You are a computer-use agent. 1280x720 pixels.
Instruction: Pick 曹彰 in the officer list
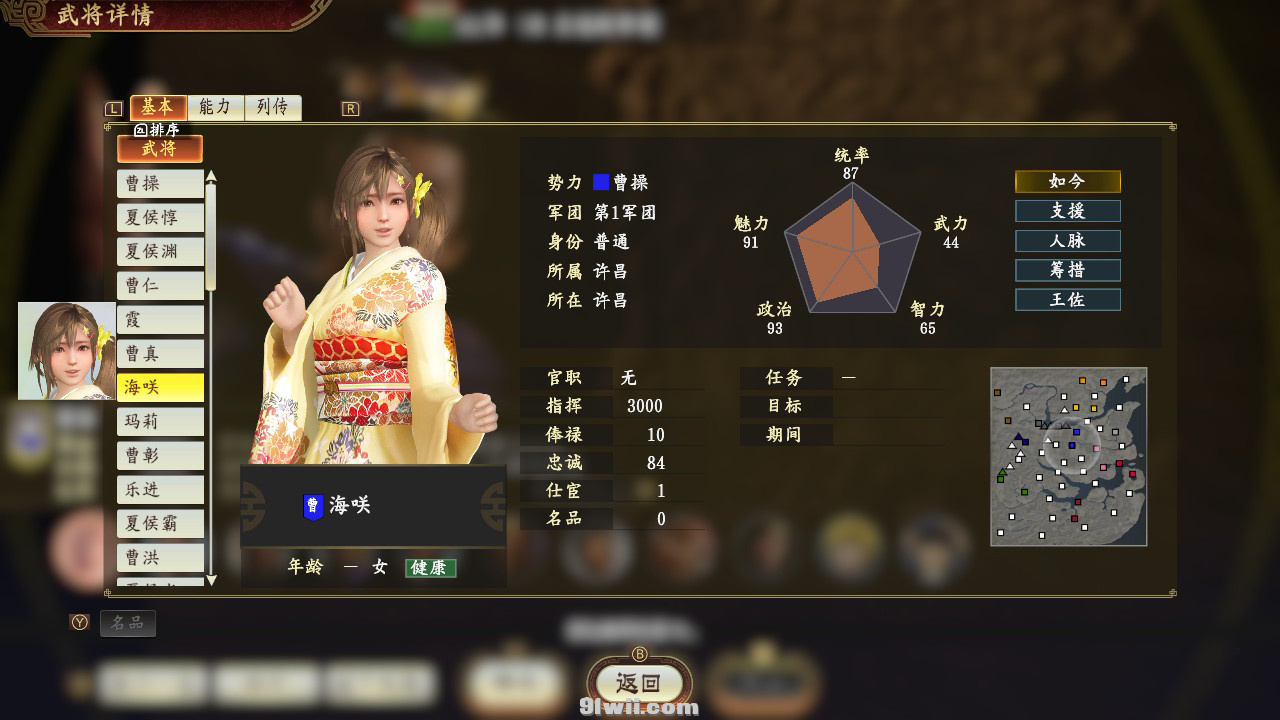160,456
